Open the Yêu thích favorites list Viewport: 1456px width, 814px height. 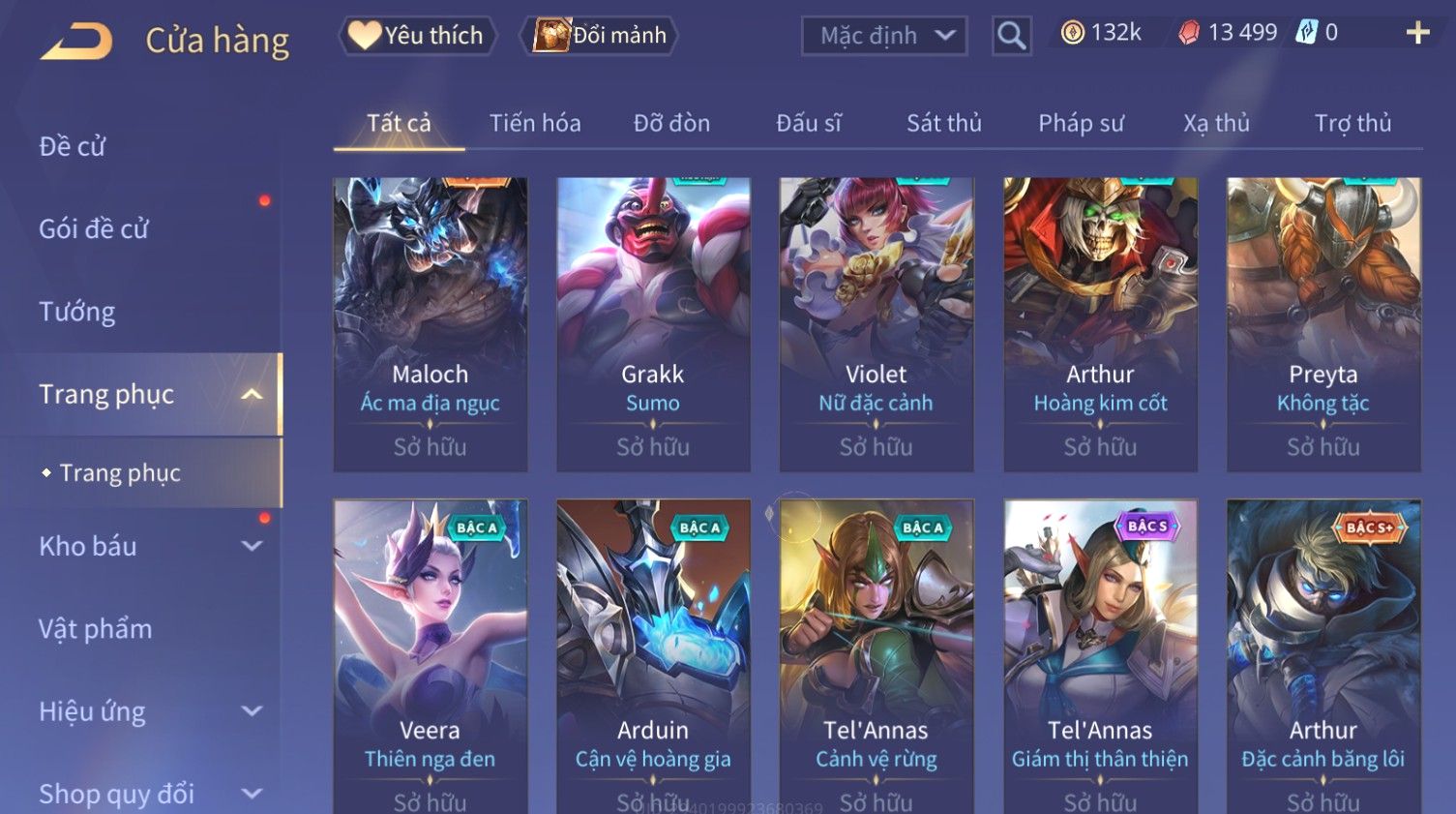point(417,36)
